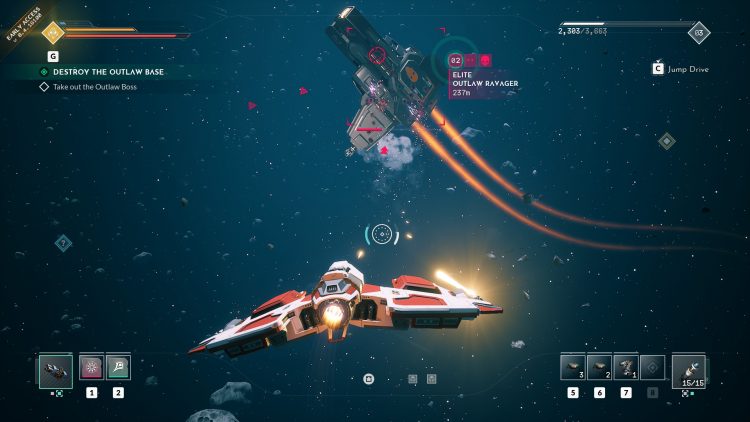Select the missile launcher showing 15/15
This screenshot has height=422, width=750.
[x=688, y=370]
